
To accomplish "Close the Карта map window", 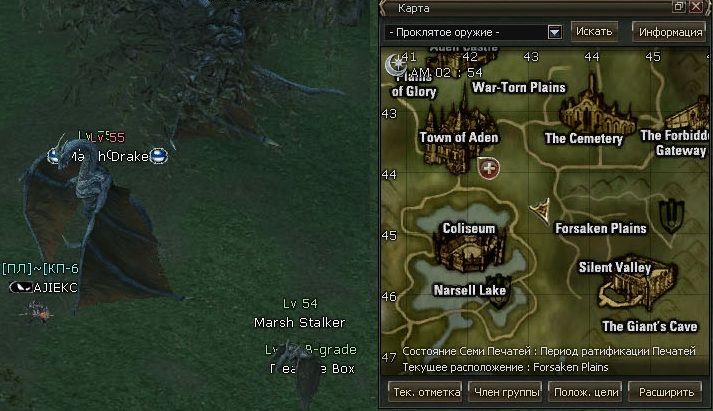I will pos(695,7).
